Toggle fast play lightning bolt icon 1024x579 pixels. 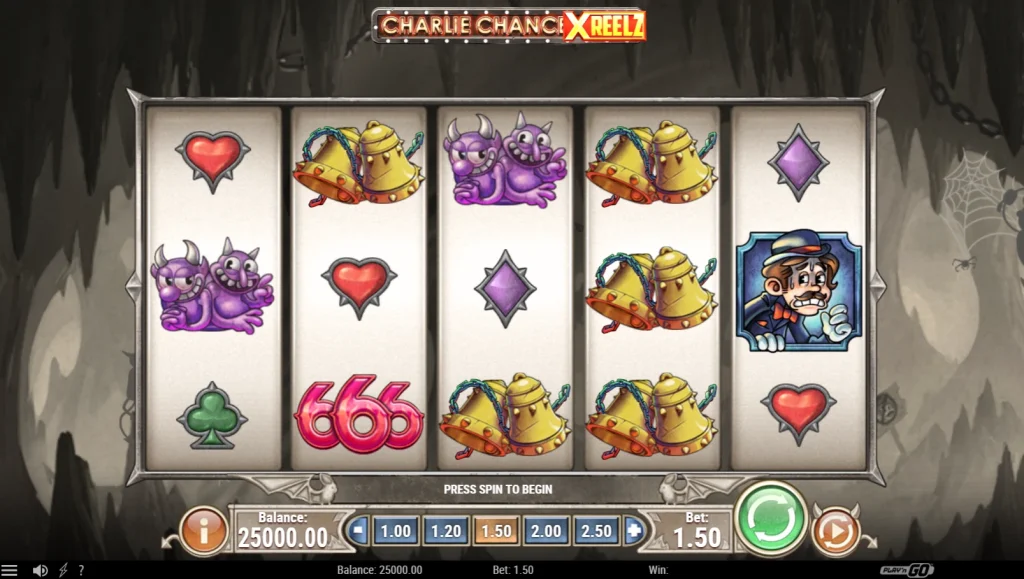click(x=63, y=570)
